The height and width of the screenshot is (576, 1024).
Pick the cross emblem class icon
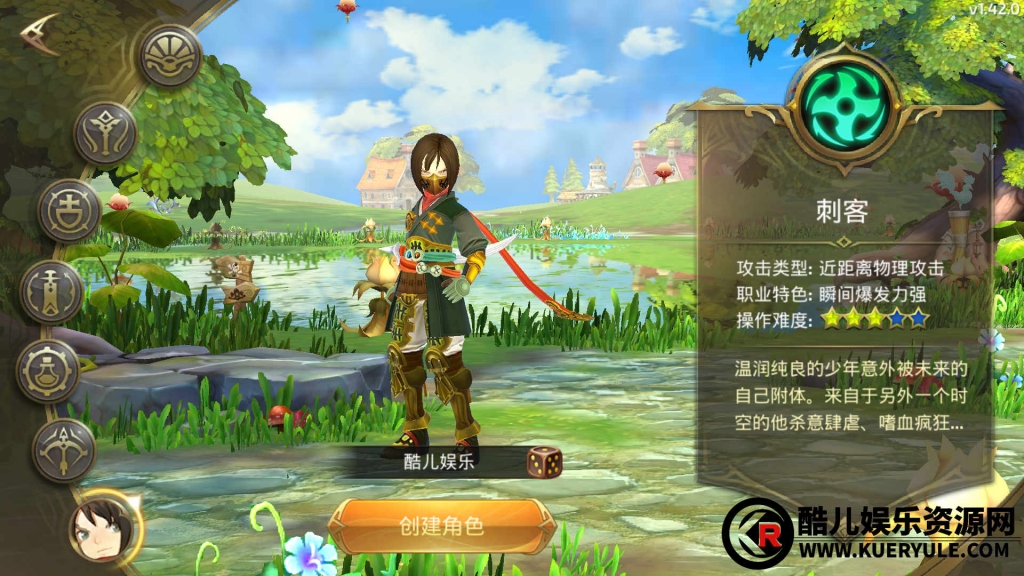point(69,210)
